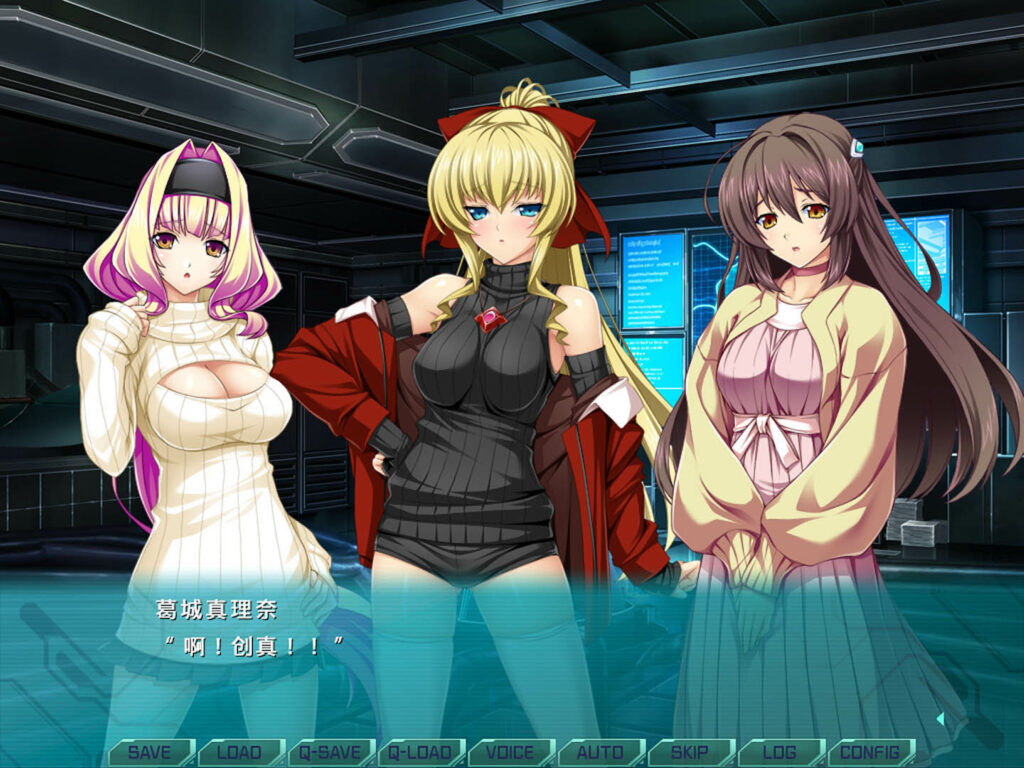Open the dialogue LOG
Image resolution: width=1024 pixels, height=768 pixels.
click(780, 752)
